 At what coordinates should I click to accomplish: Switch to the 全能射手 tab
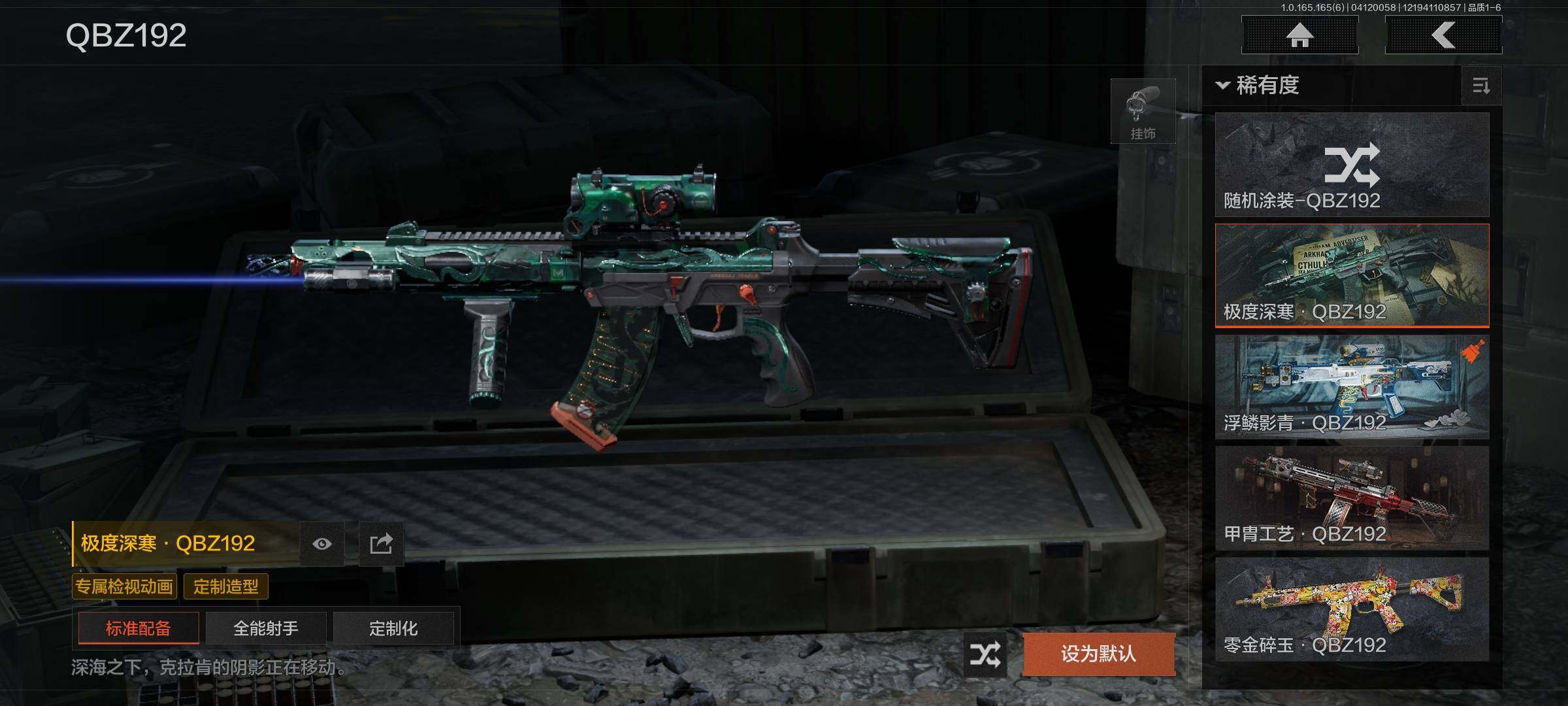[x=266, y=628]
